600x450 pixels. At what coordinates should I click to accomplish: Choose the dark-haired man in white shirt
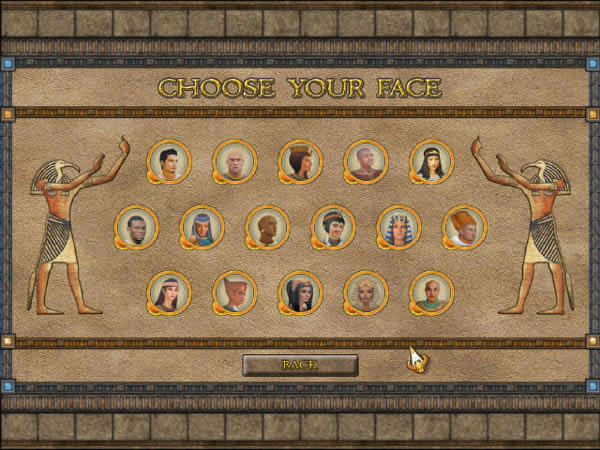[169, 160]
